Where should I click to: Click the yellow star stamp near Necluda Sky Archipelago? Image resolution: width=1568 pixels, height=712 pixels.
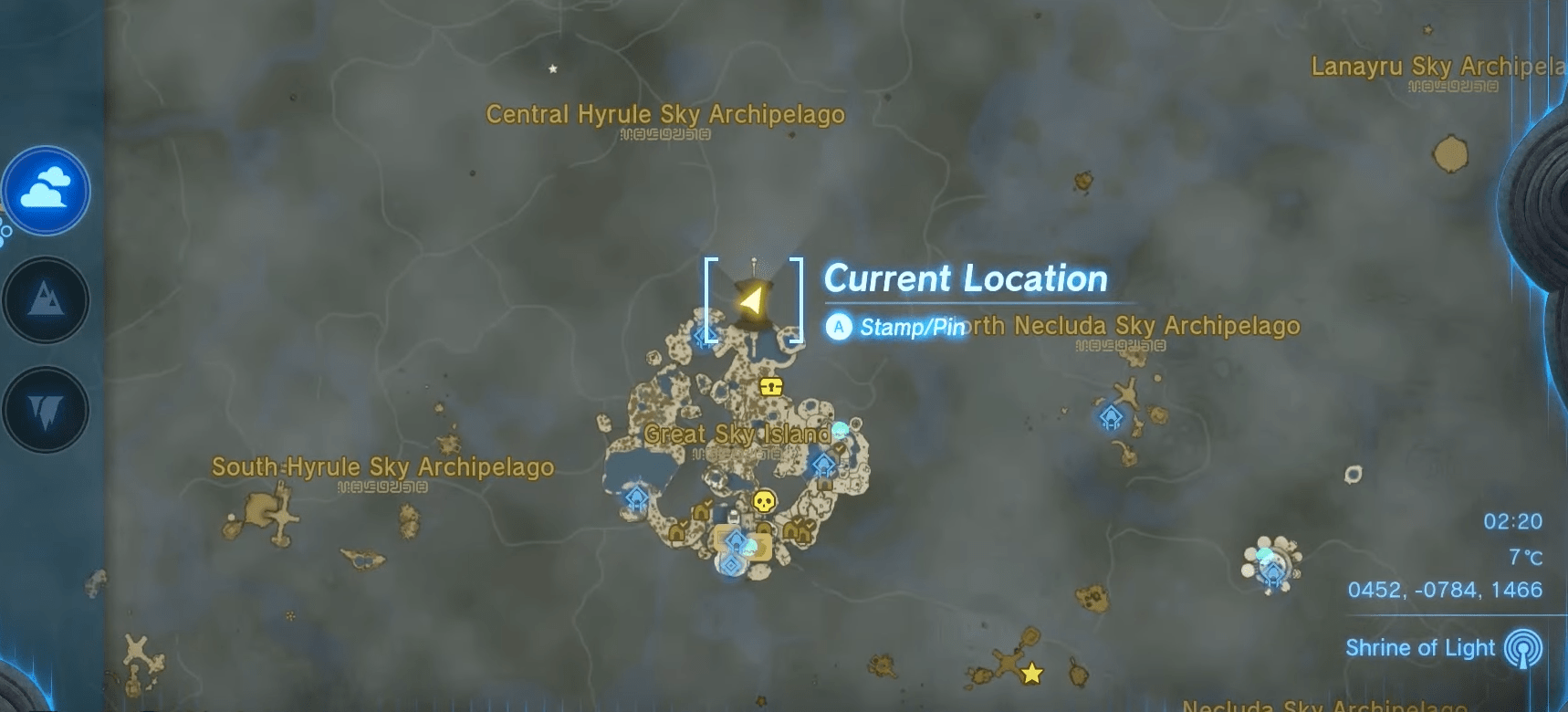click(1030, 673)
